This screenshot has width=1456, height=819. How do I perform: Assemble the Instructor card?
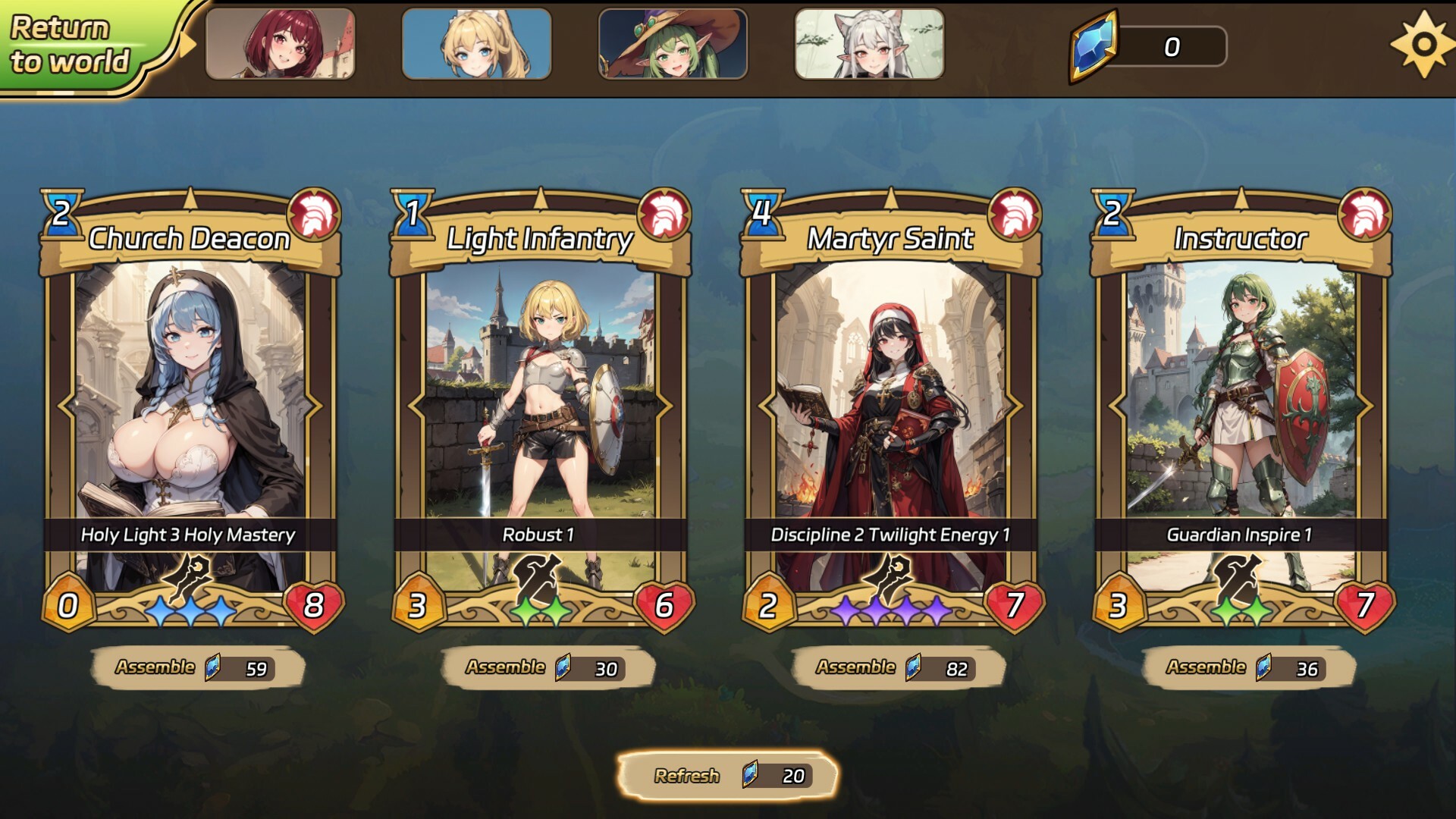pos(1240,668)
